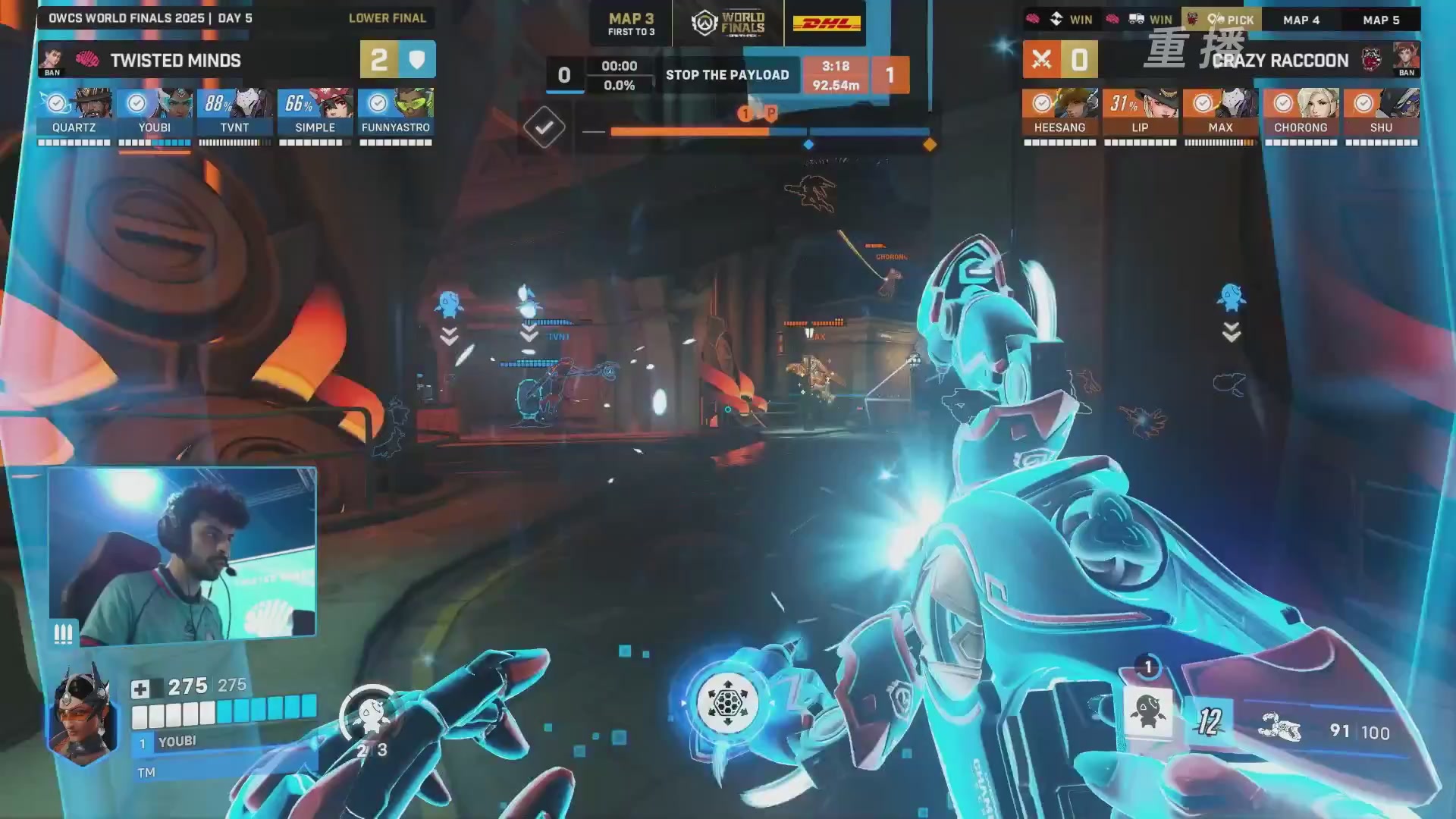Switch to the MAP 4 tab

click(1301, 20)
